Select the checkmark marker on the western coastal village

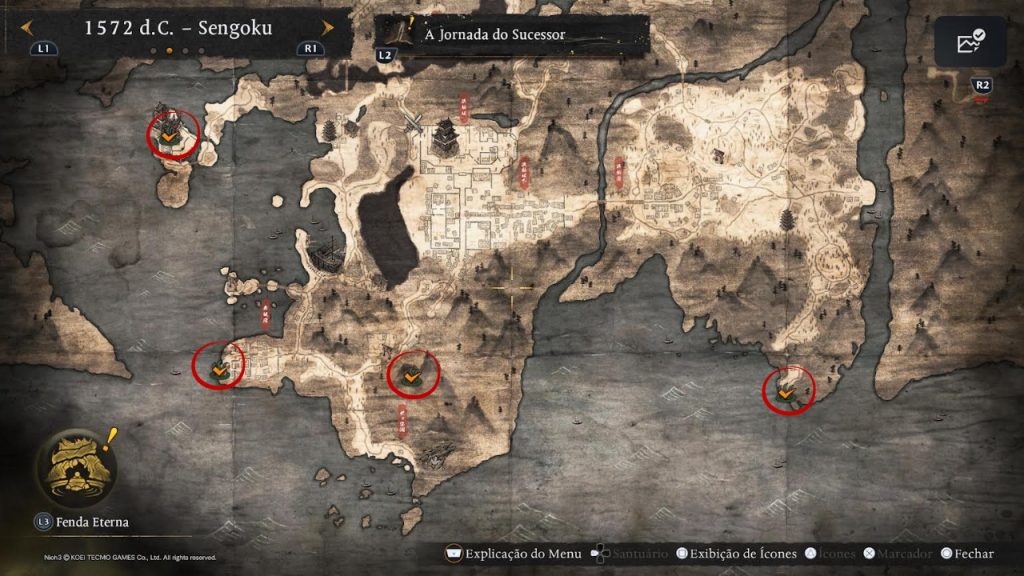click(218, 368)
